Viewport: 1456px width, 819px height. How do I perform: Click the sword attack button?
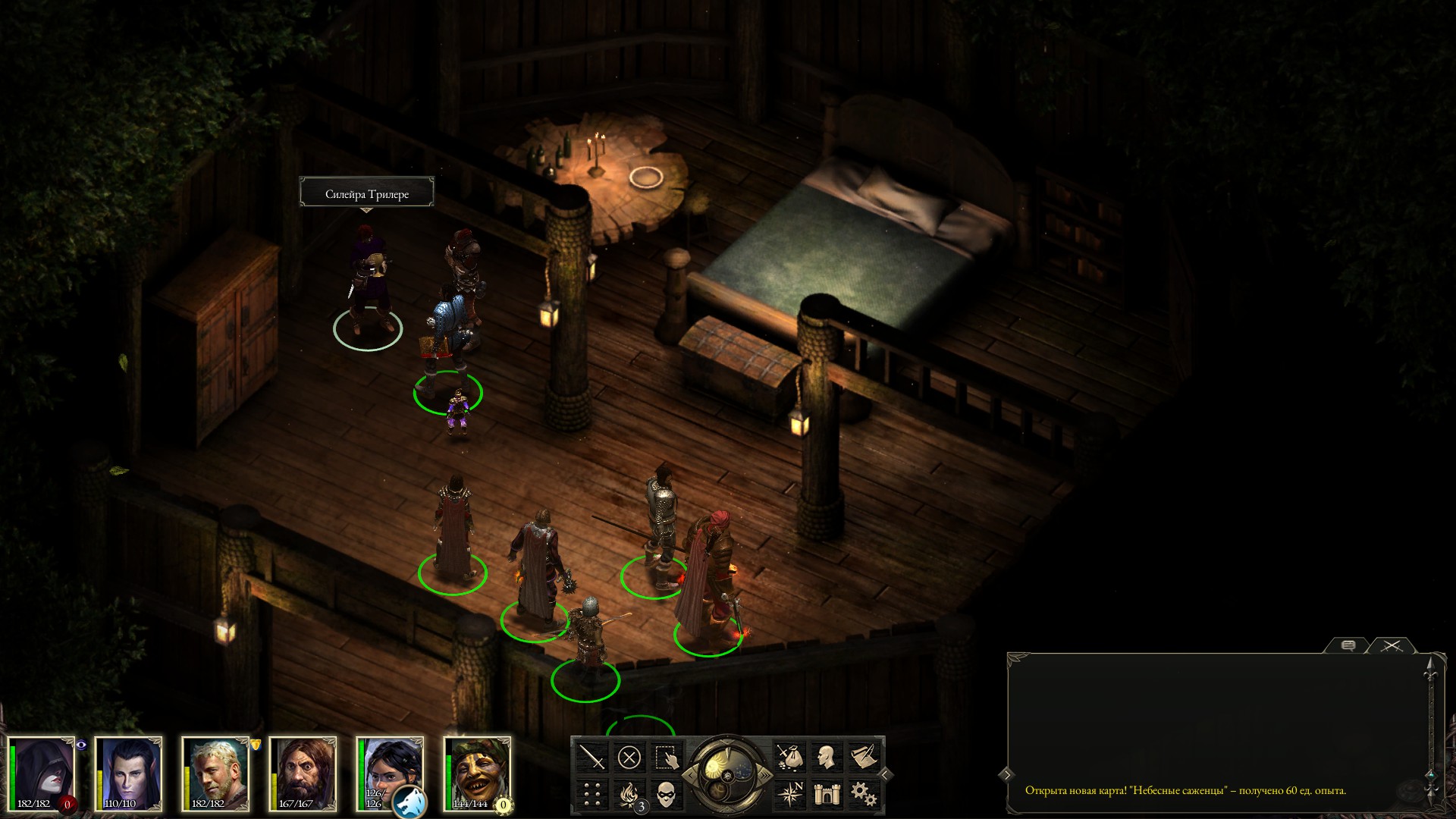[x=592, y=757]
